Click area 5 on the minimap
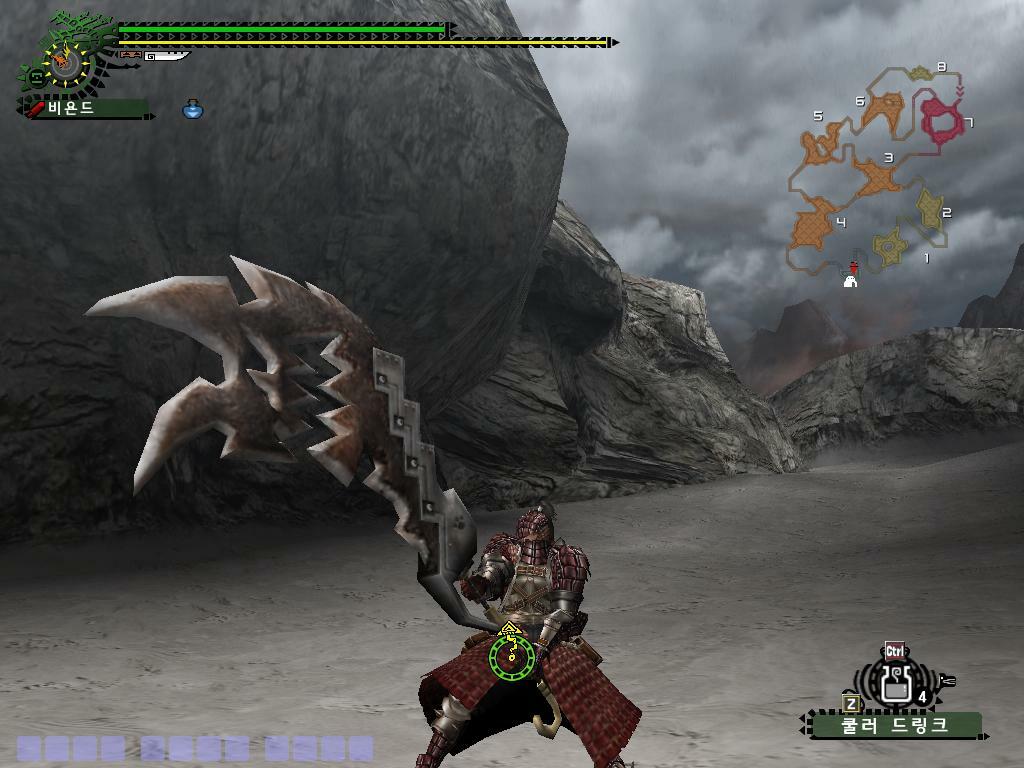The width and height of the screenshot is (1024, 768). coord(822,145)
